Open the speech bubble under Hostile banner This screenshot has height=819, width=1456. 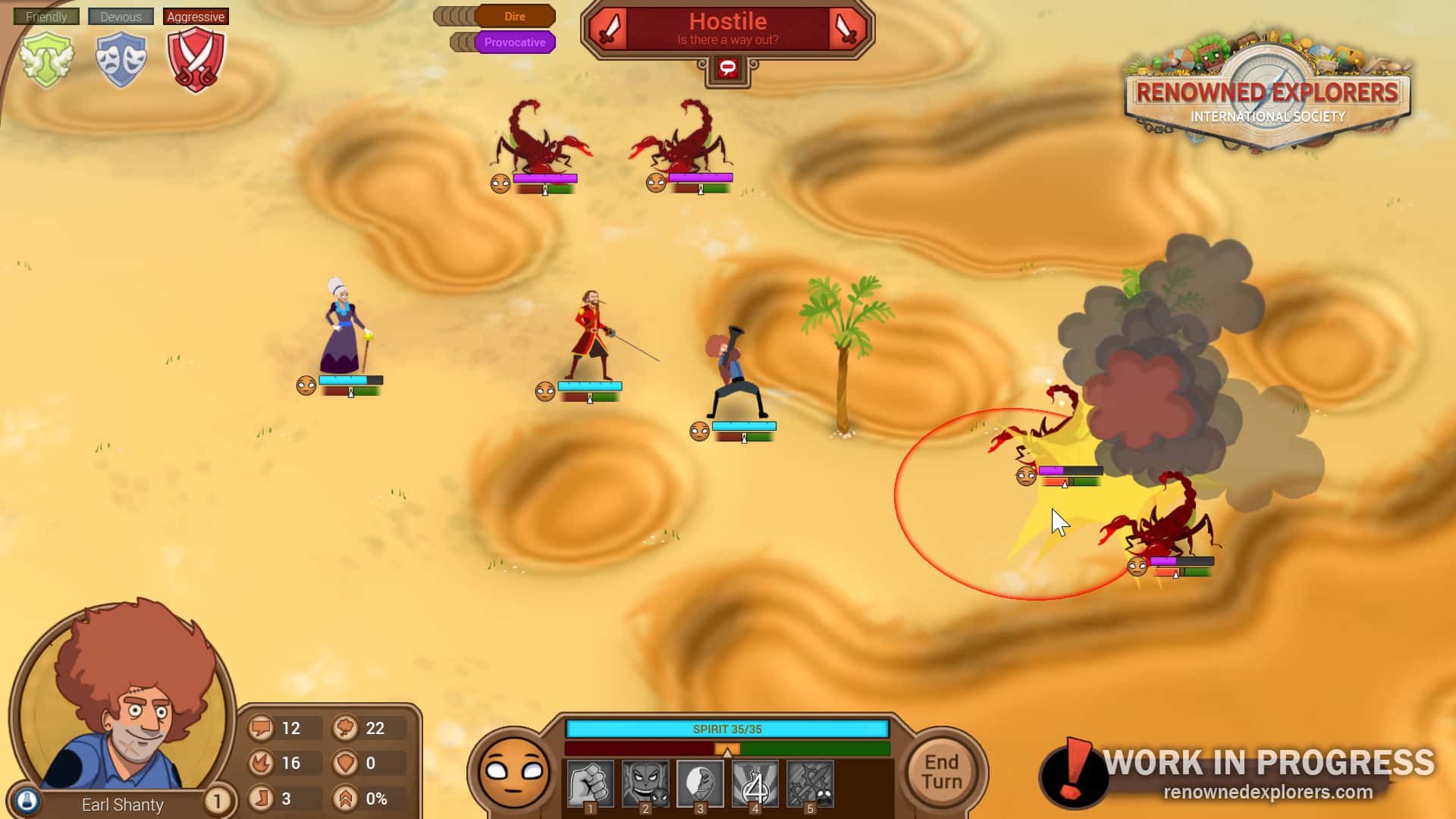click(x=727, y=69)
